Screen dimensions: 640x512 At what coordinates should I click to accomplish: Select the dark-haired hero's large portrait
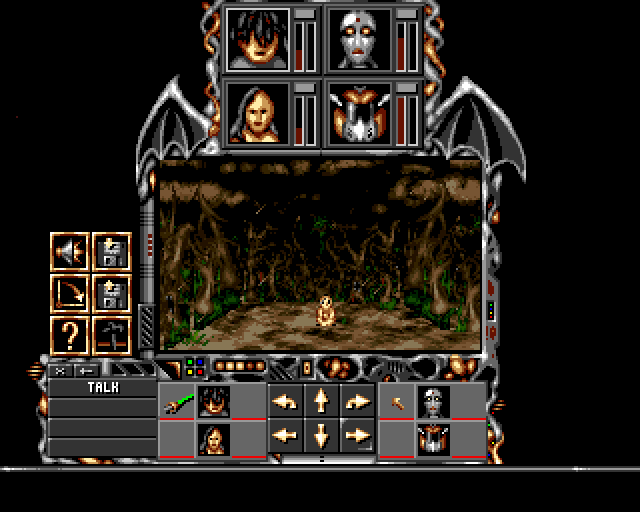click(258, 40)
